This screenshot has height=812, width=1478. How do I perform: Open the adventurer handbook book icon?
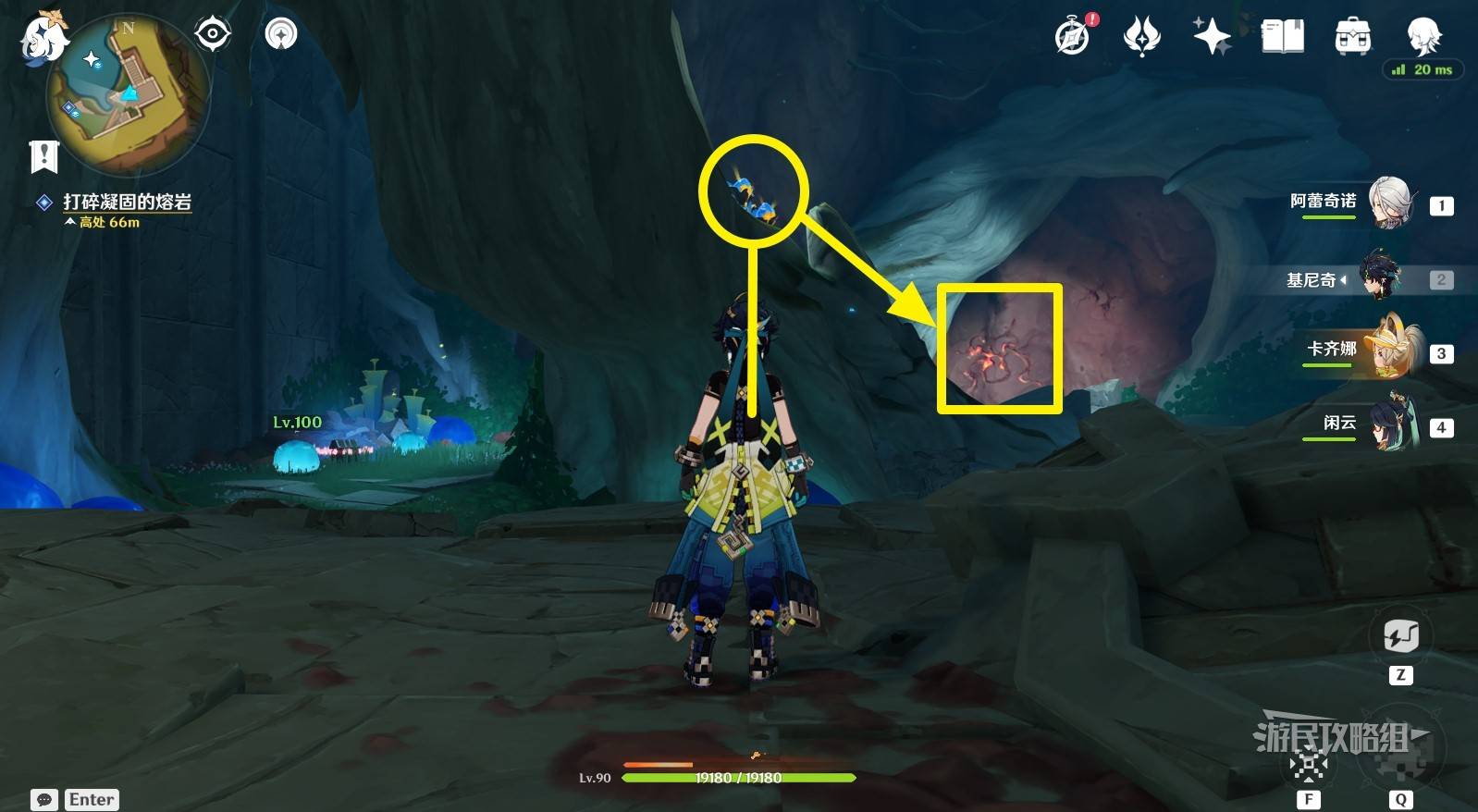click(1283, 37)
